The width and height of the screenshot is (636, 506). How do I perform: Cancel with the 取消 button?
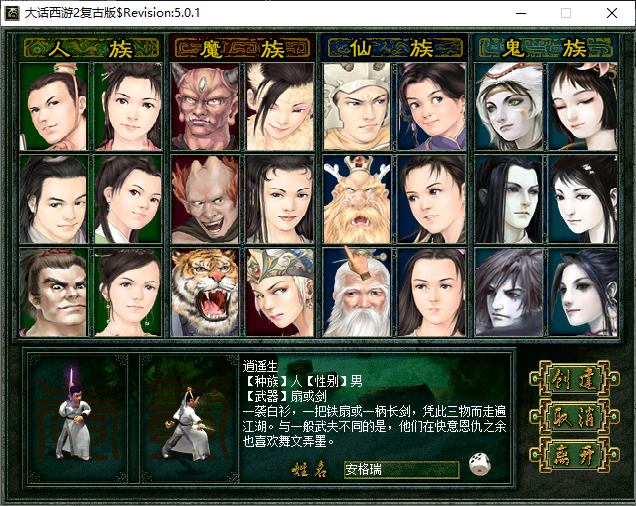(x=569, y=417)
